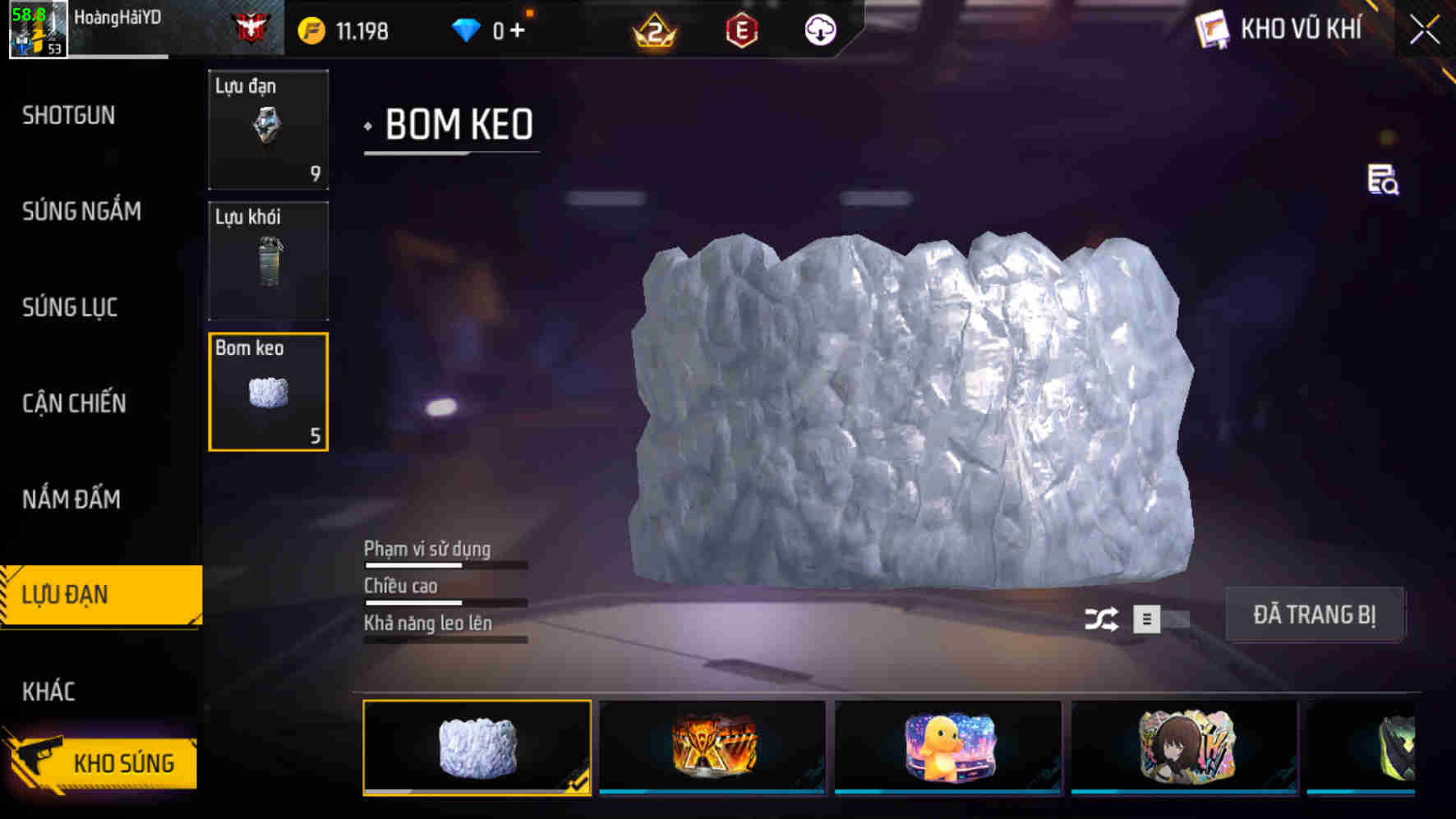Select the Lựu đạn grenade slot
The image size is (1456, 819).
268,130
